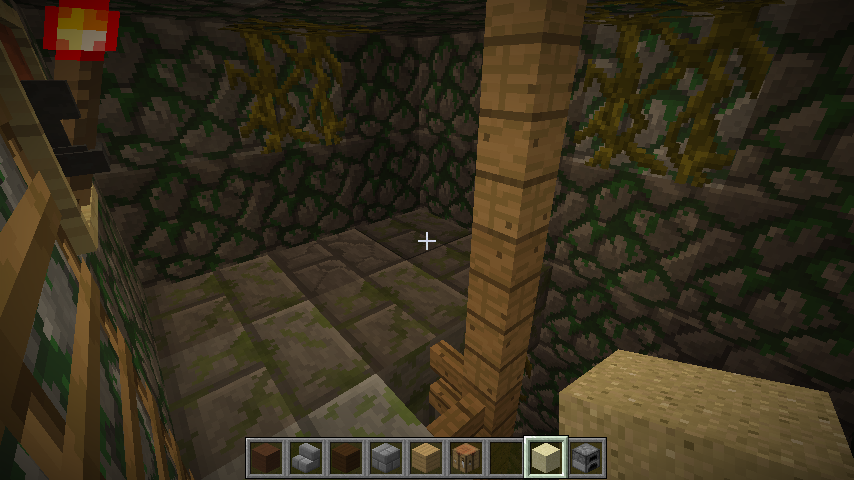The height and width of the screenshot is (480, 854).
Task: Choose the stone bricks block slot
Action: click(x=386, y=458)
